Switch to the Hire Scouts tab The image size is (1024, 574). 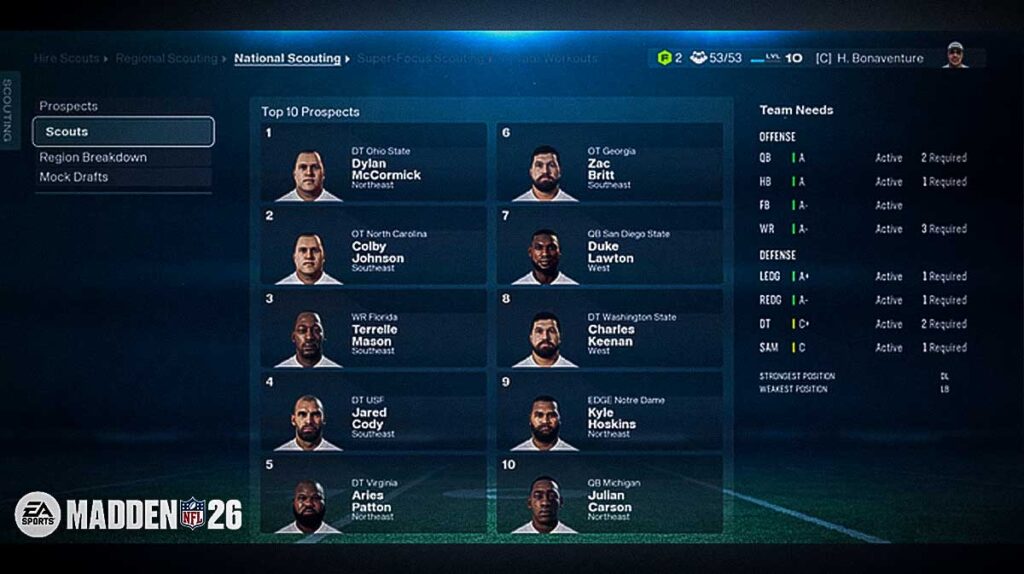click(x=66, y=58)
